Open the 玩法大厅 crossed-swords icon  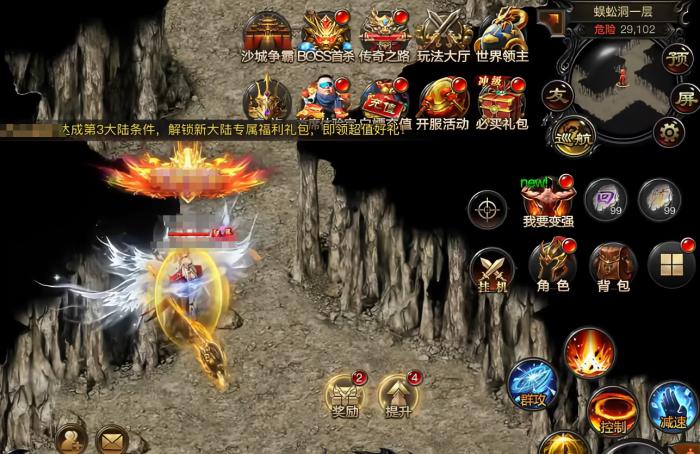[x=443, y=34]
